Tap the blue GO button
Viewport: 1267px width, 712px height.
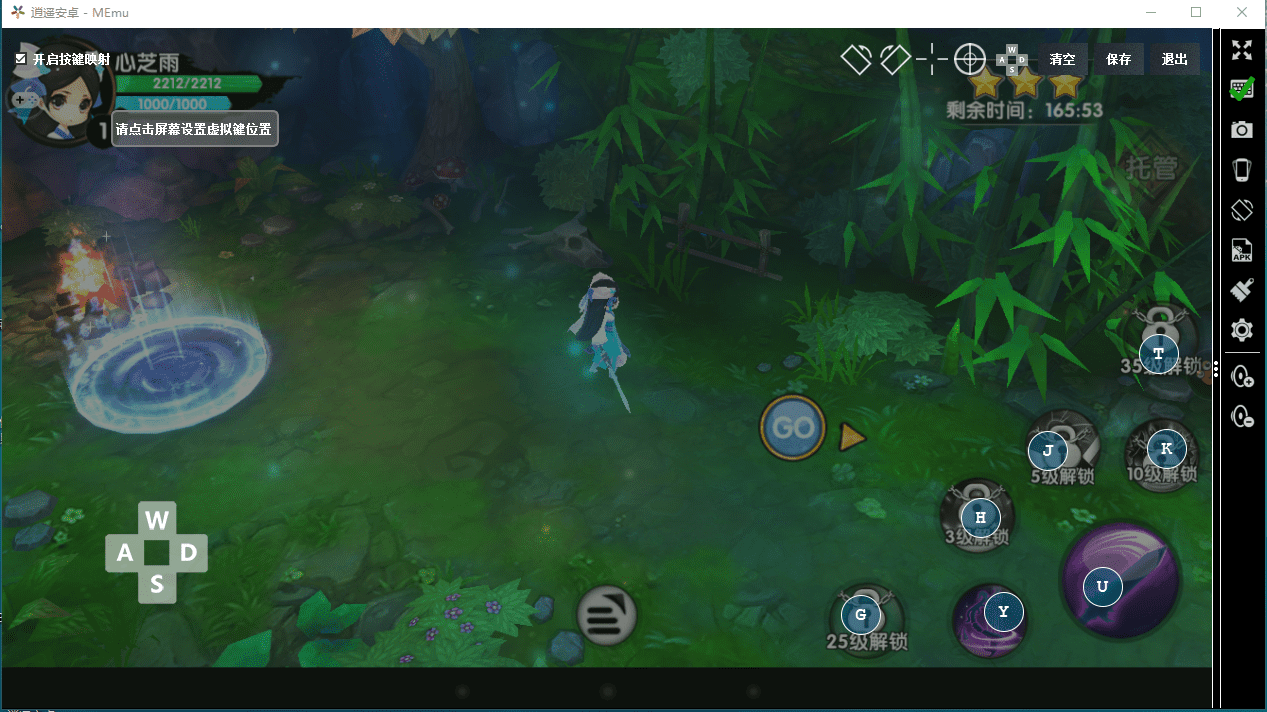[x=793, y=428]
